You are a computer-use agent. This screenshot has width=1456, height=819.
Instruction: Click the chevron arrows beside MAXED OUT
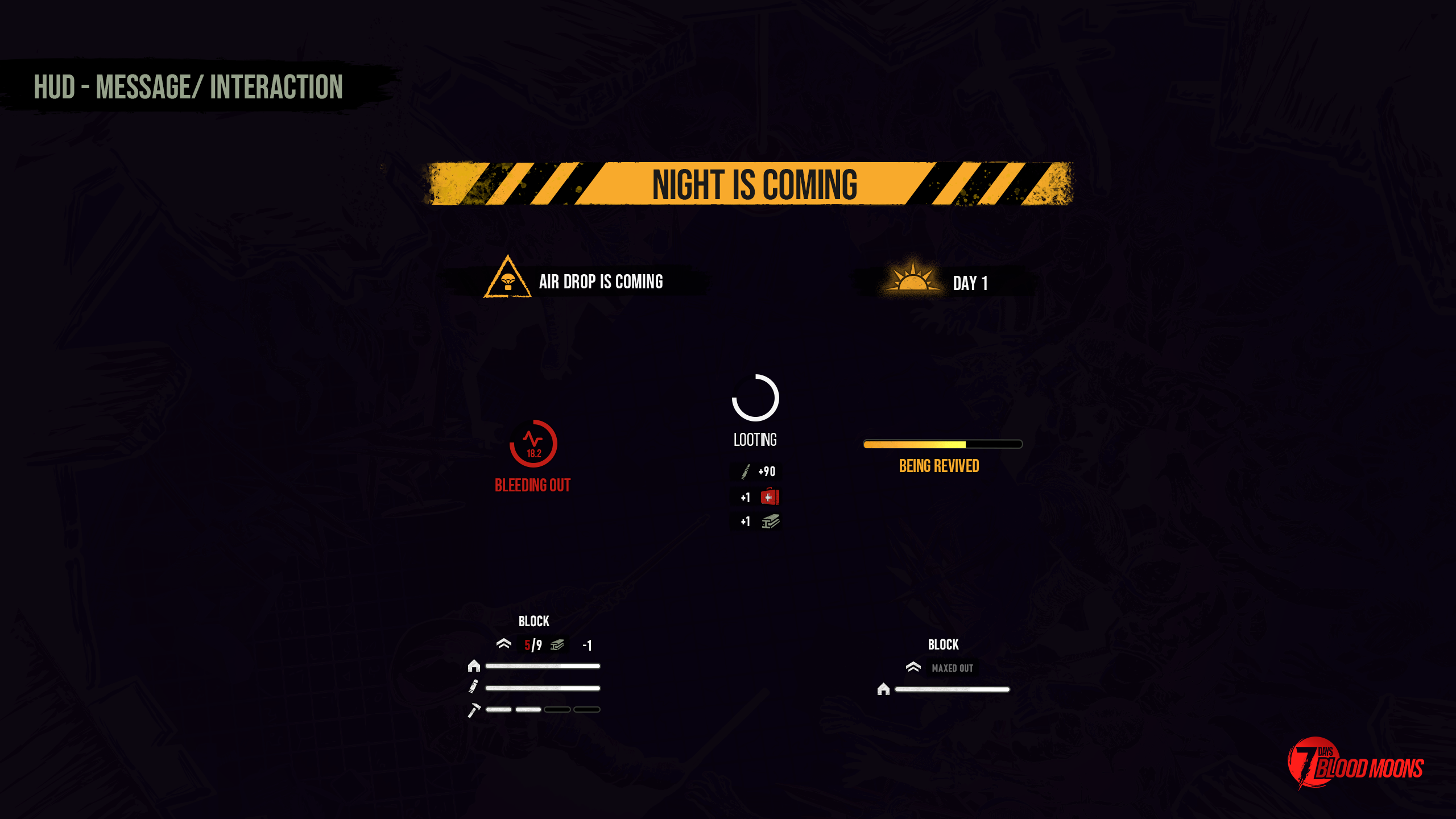(914, 668)
